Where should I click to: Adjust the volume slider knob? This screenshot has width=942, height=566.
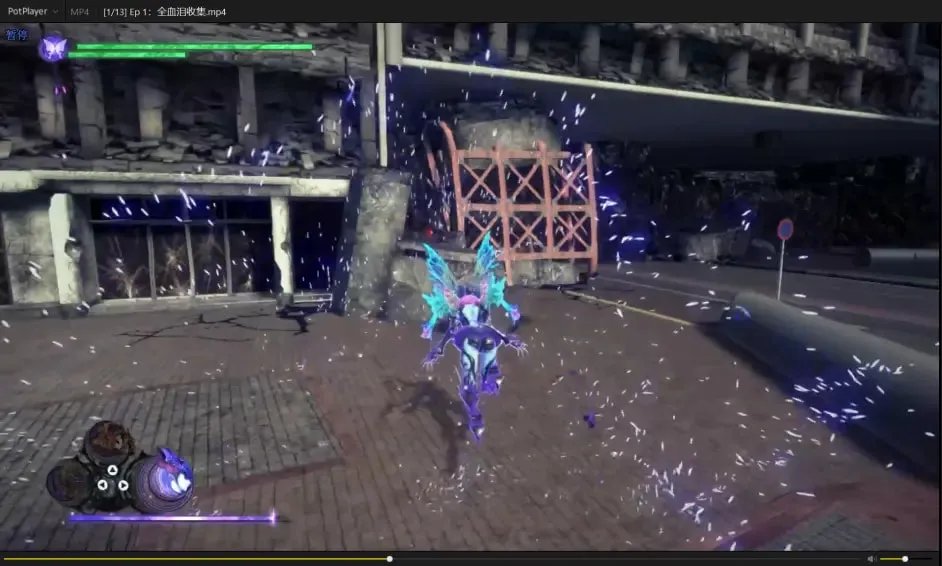(x=905, y=558)
